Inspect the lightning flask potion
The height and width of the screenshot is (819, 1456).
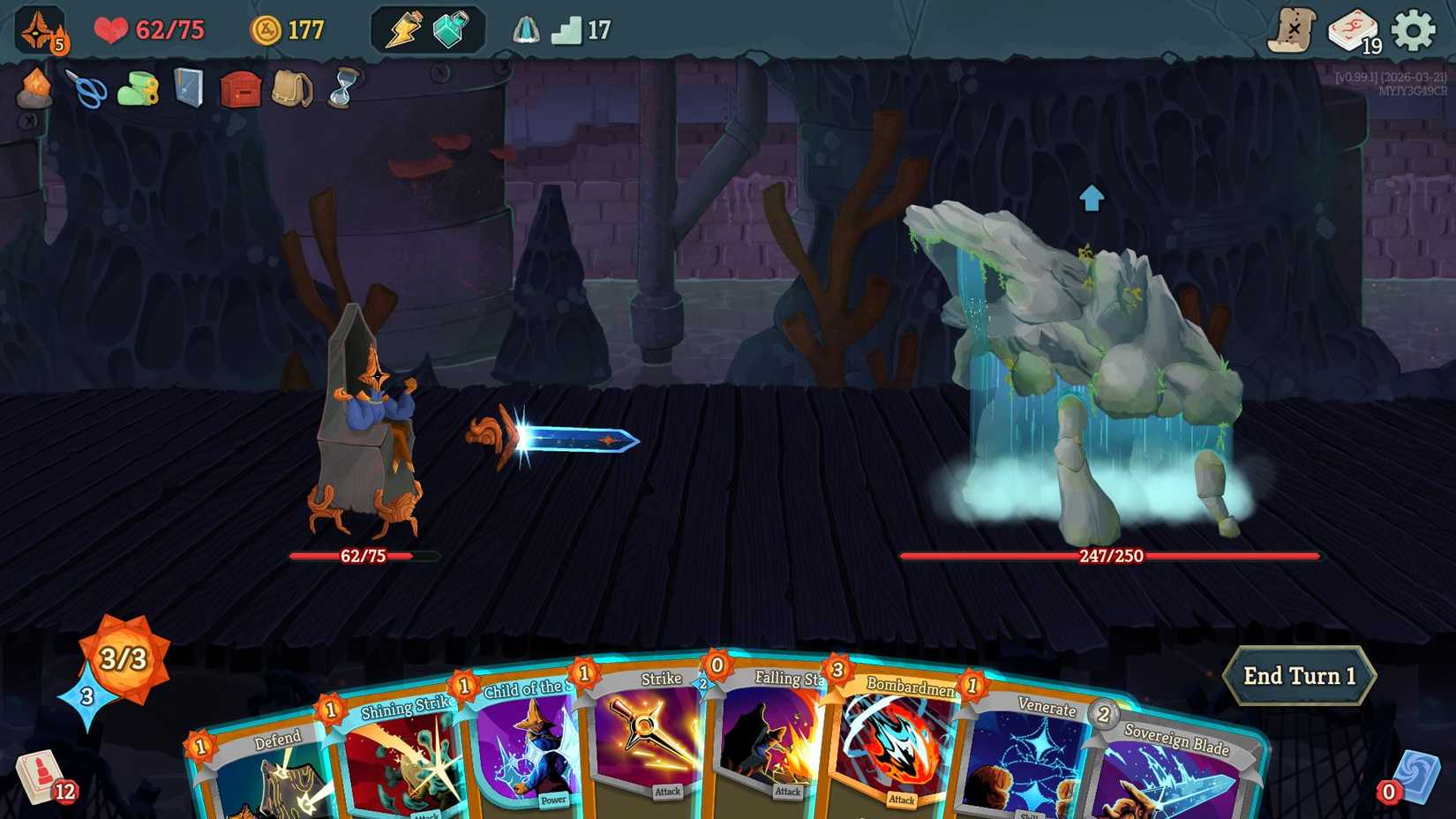tap(405, 27)
